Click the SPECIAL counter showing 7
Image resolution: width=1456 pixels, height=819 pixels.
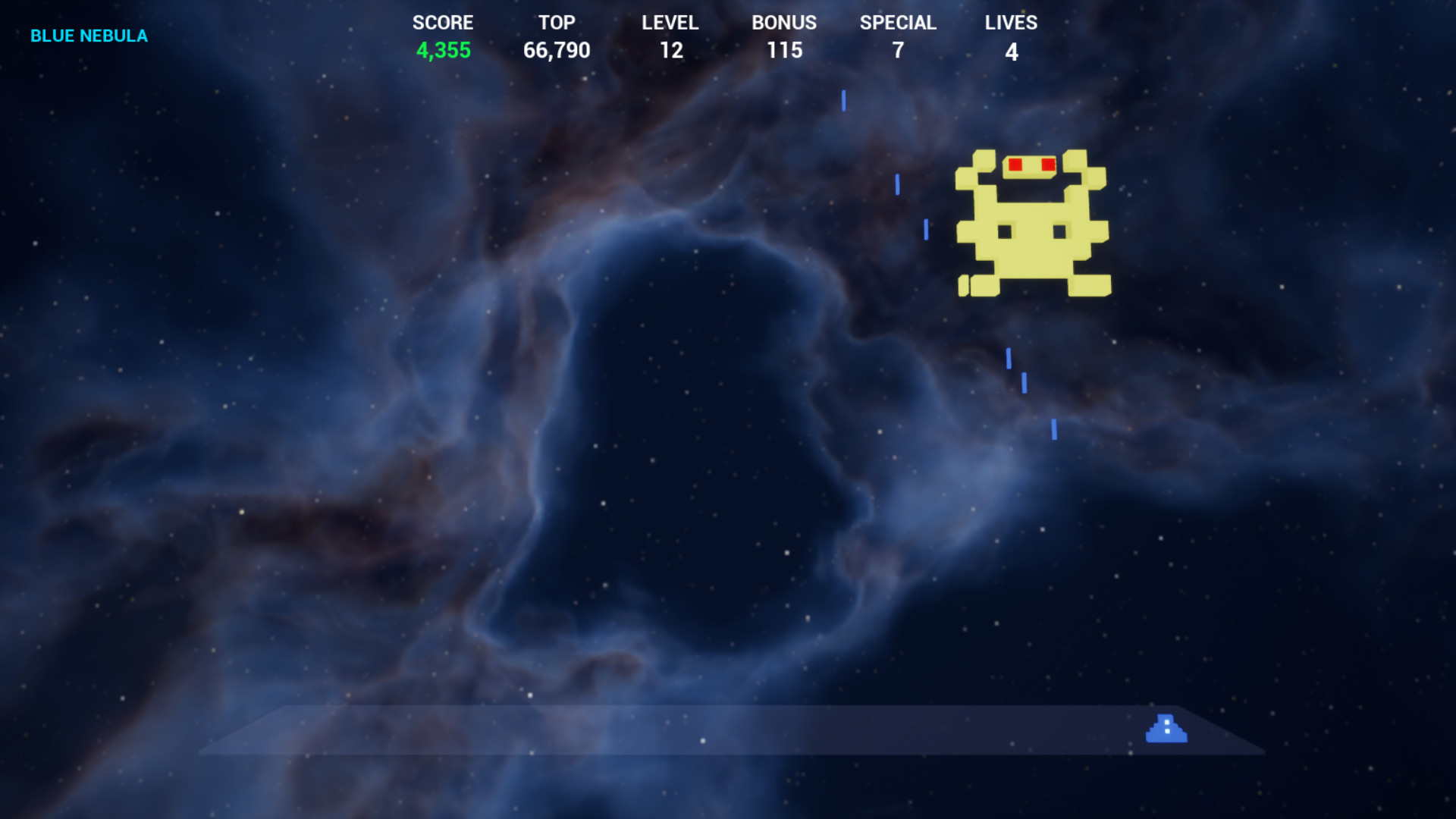tap(898, 51)
